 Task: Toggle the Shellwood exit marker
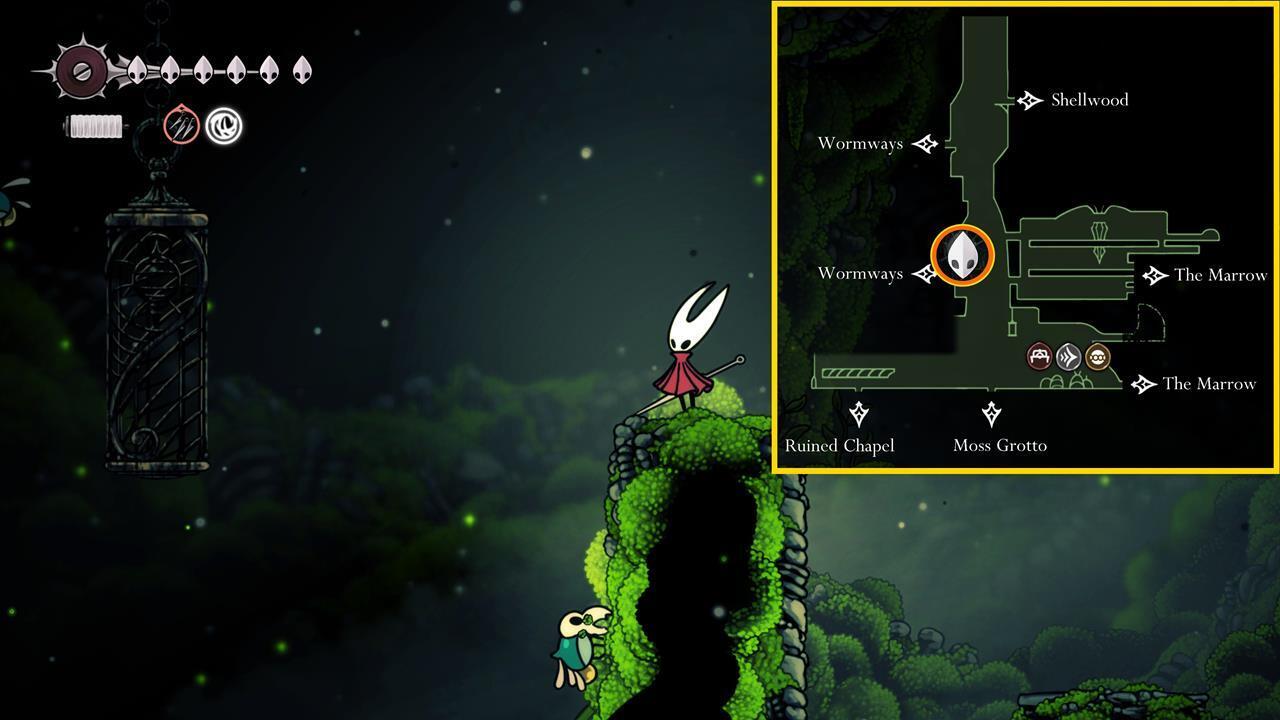1028,100
